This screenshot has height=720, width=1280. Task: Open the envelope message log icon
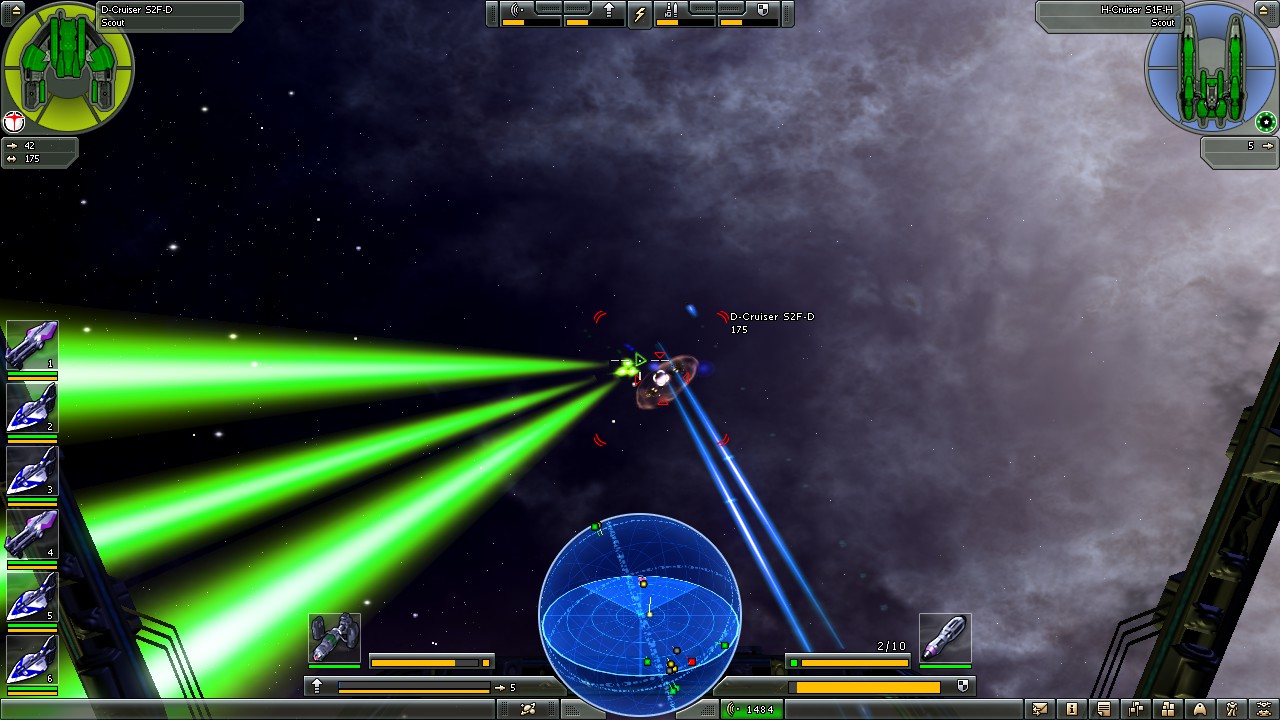click(1040, 708)
